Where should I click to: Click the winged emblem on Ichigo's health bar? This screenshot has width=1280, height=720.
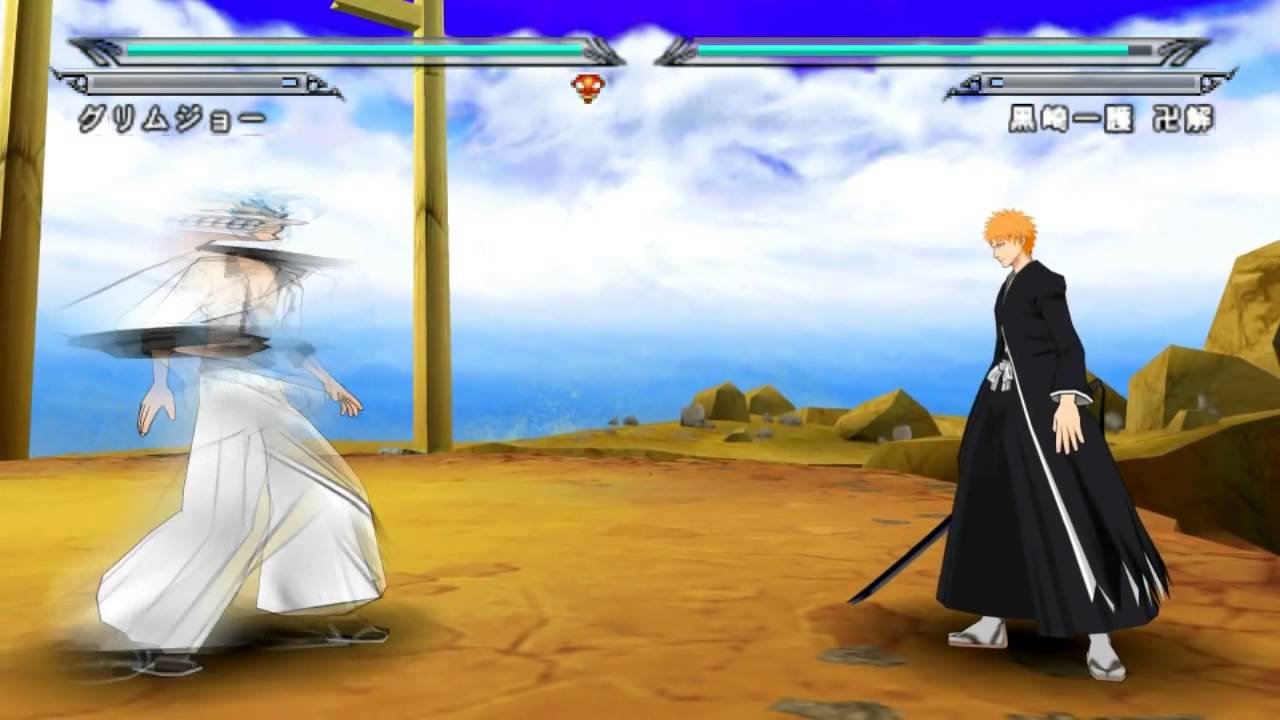coord(1180,50)
